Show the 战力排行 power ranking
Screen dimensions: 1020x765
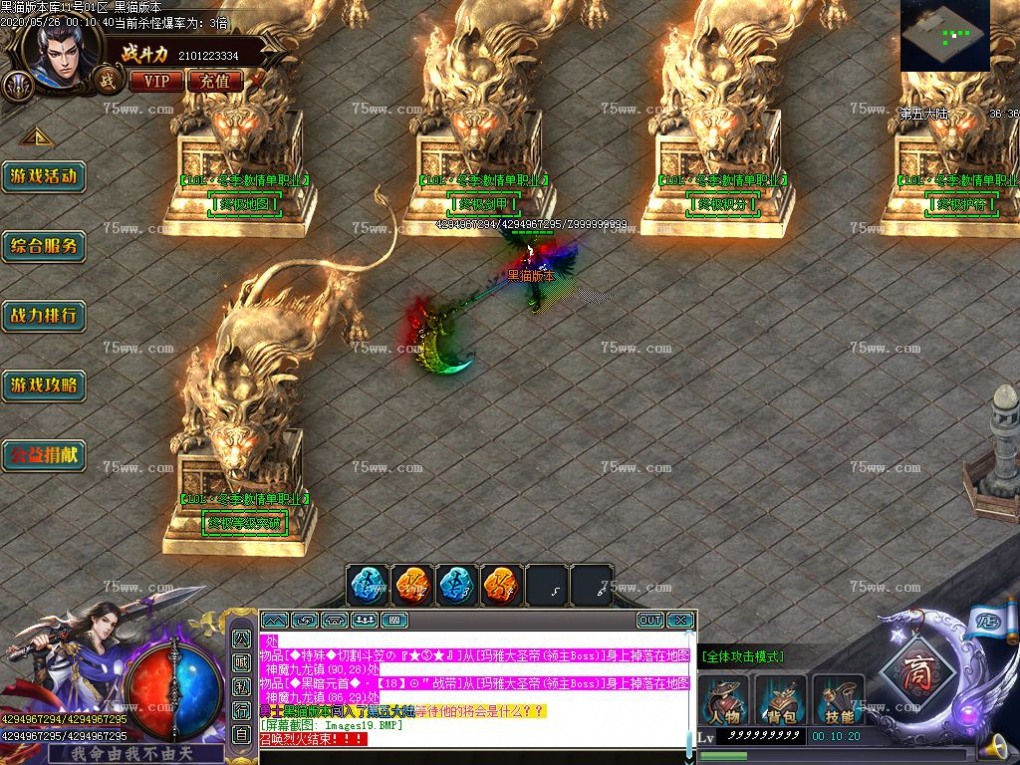coord(43,316)
